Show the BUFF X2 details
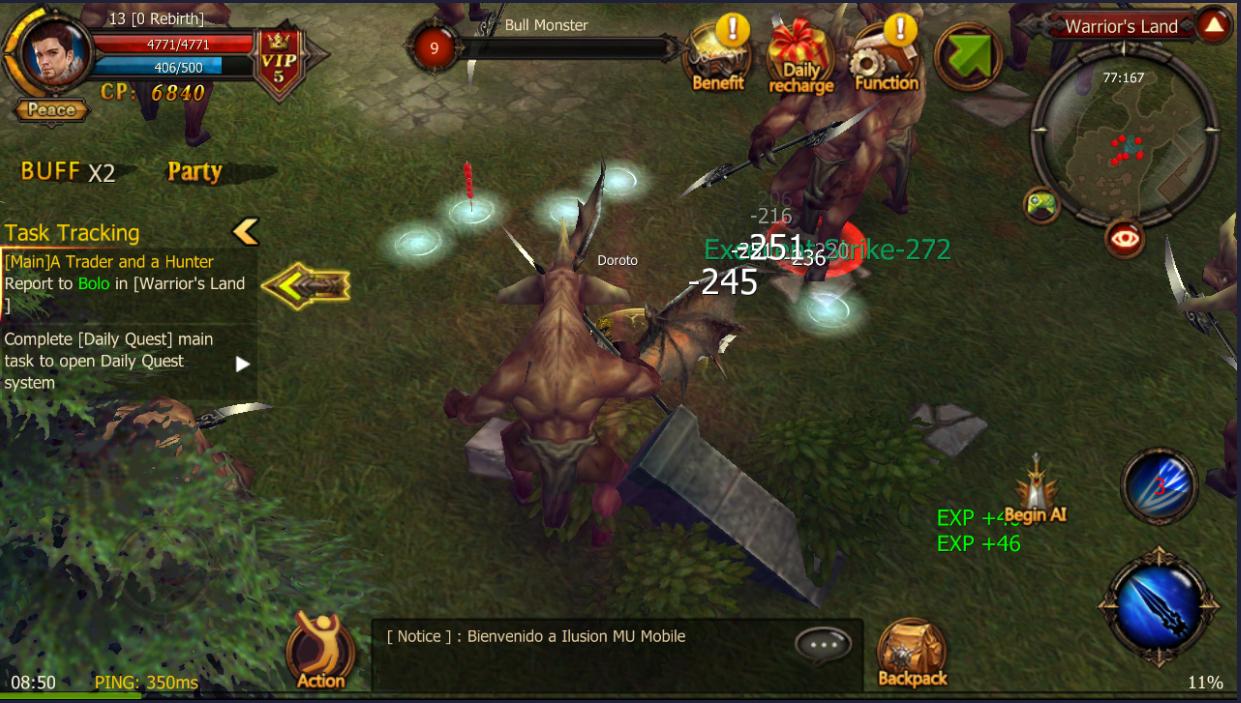This screenshot has height=703, width=1241. pos(68,172)
